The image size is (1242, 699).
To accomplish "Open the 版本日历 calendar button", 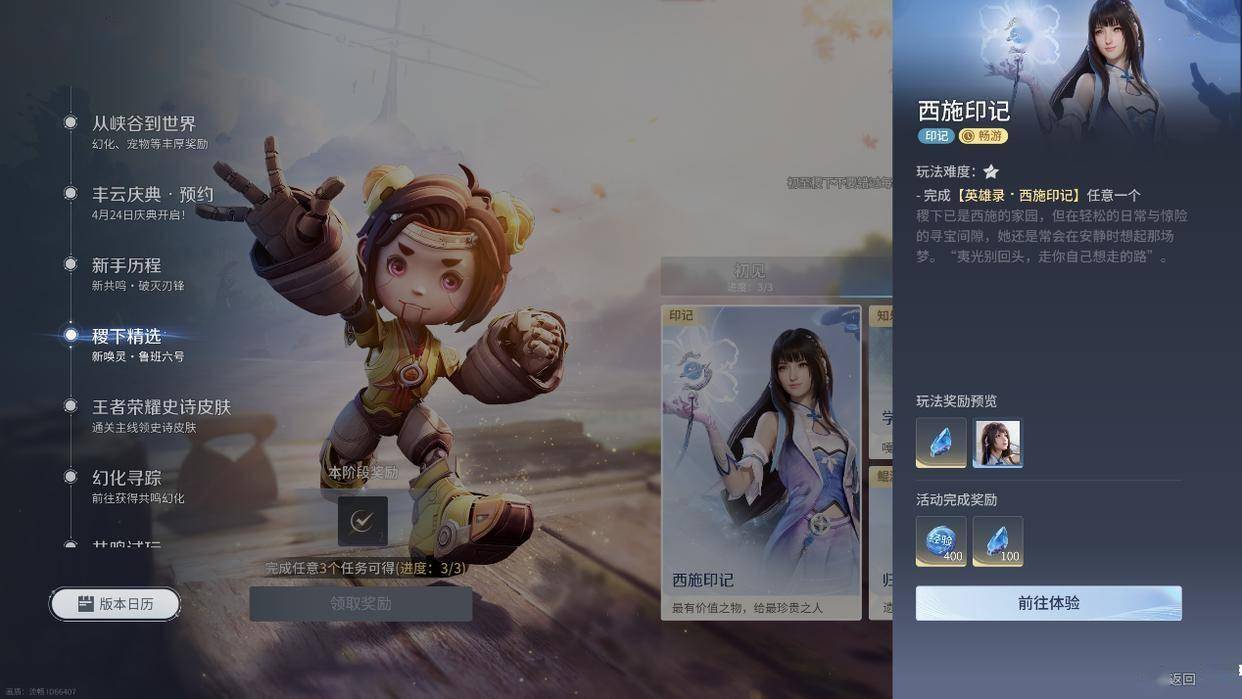I will (116, 604).
